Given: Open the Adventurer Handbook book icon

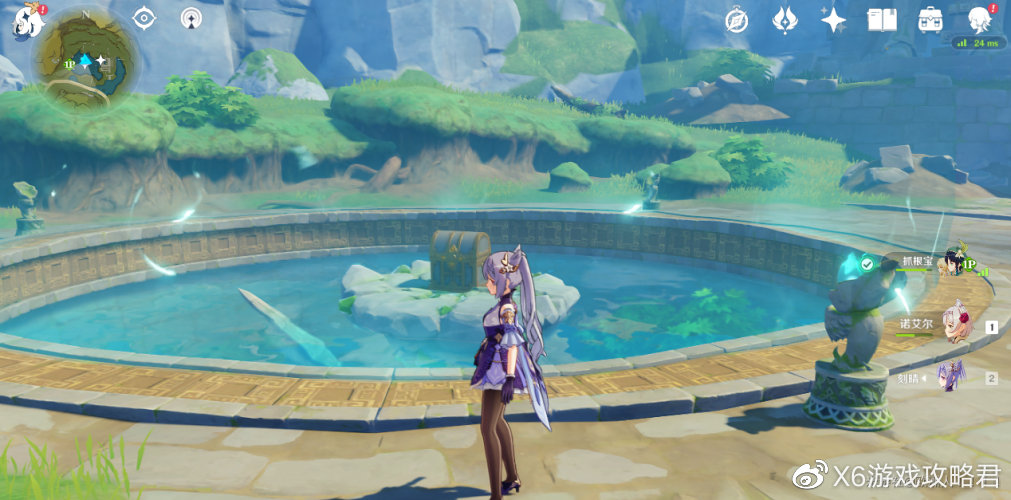Looking at the screenshot, I should coord(881,19).
